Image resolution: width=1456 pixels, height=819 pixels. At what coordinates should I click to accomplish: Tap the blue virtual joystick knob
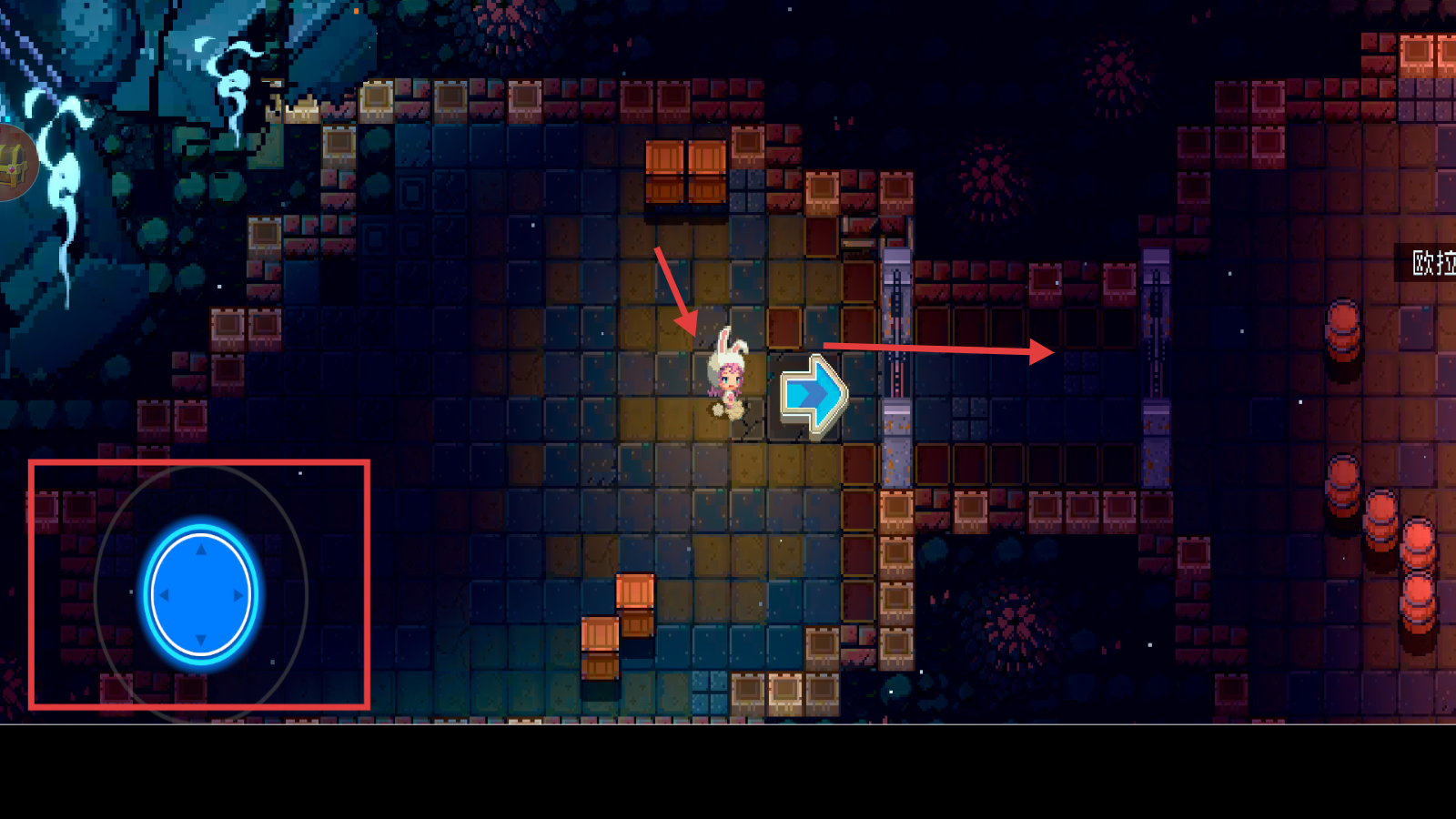pyautogui.click(x=201, y=595)
